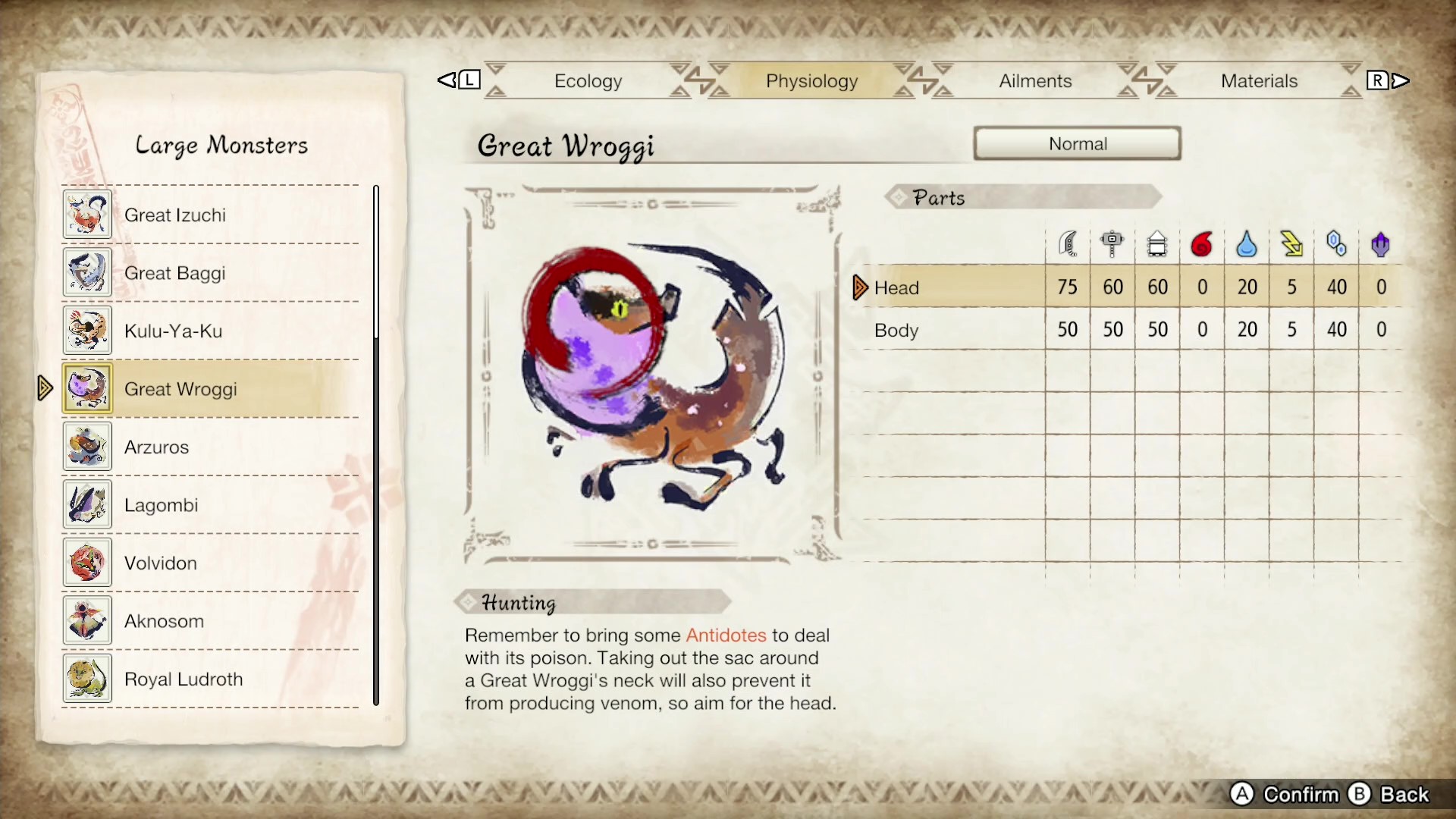Select the ice element weakness icon
This screenshot has height=819, width=1456.
(x=1335, y=243)
